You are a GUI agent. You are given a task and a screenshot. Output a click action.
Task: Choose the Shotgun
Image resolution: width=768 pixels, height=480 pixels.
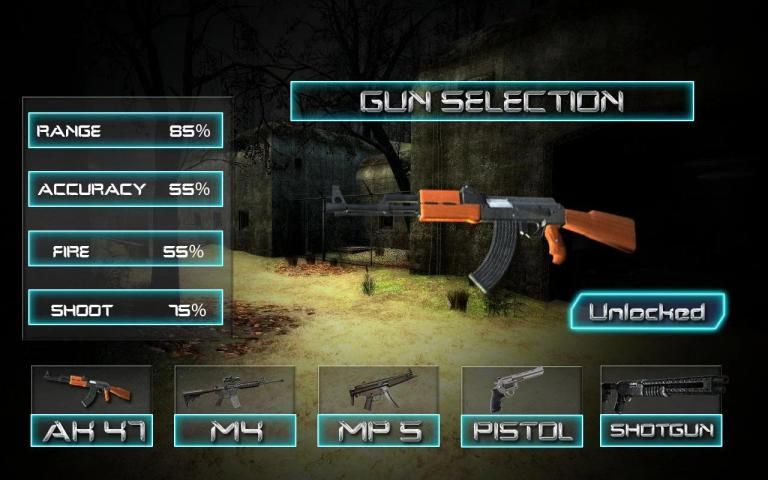pos(661,430)
